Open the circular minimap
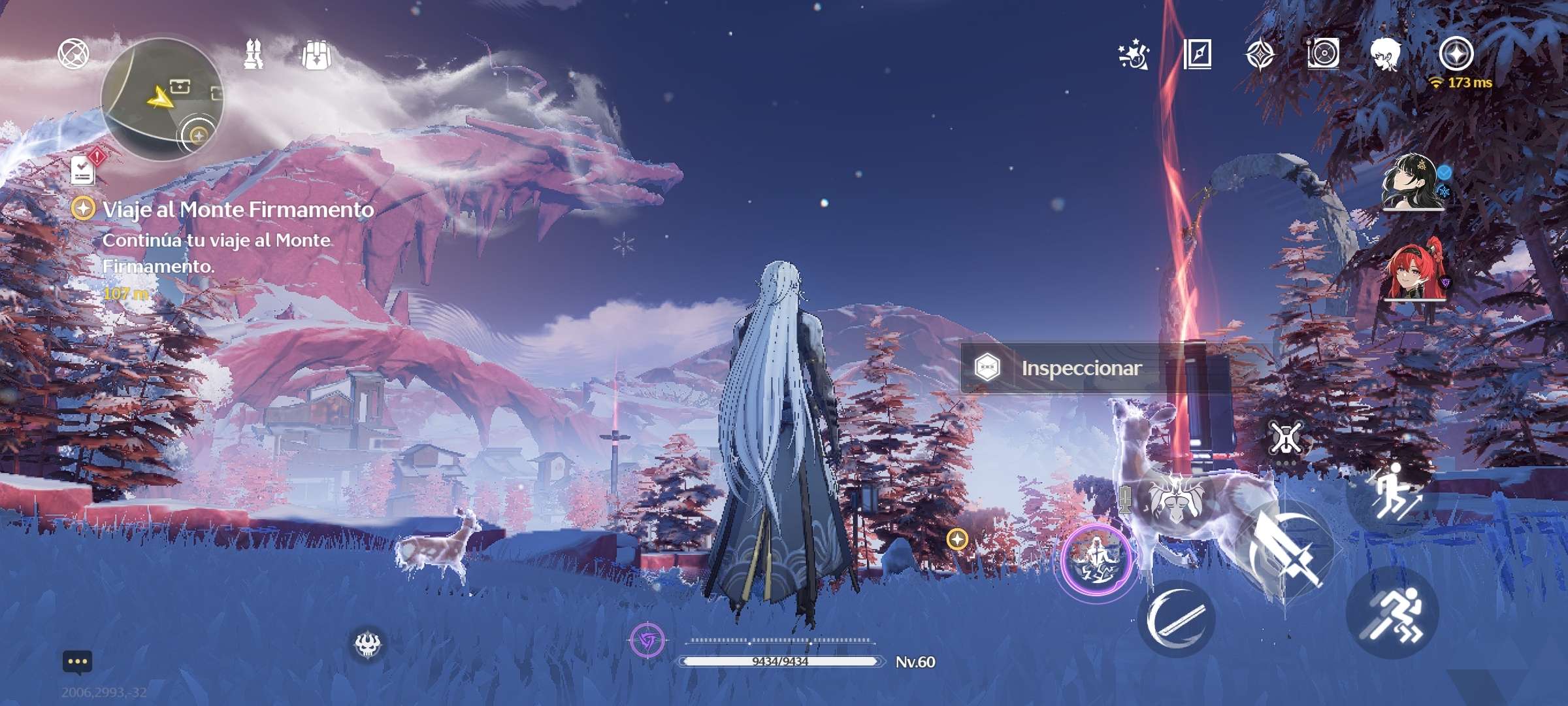1568x706 pixels. click(162, 99)
